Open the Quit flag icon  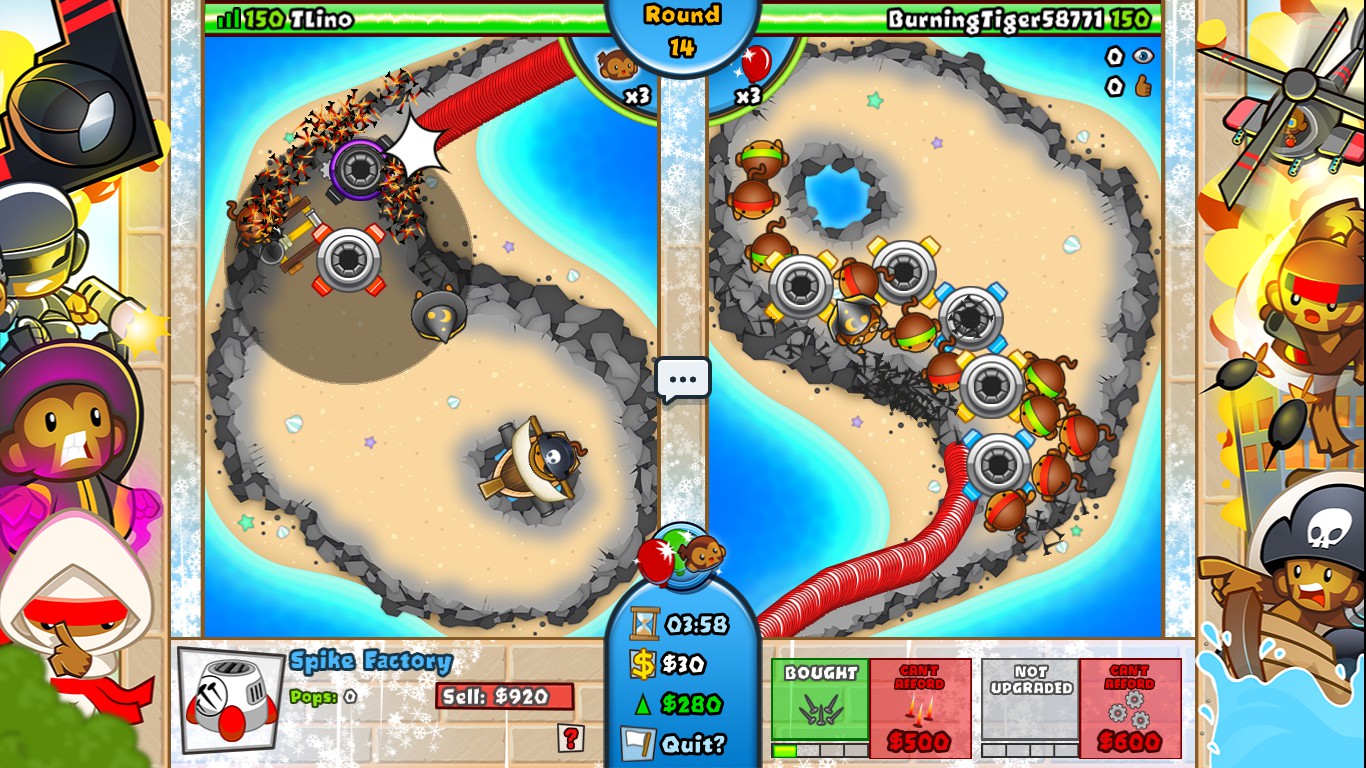(637, 745)
